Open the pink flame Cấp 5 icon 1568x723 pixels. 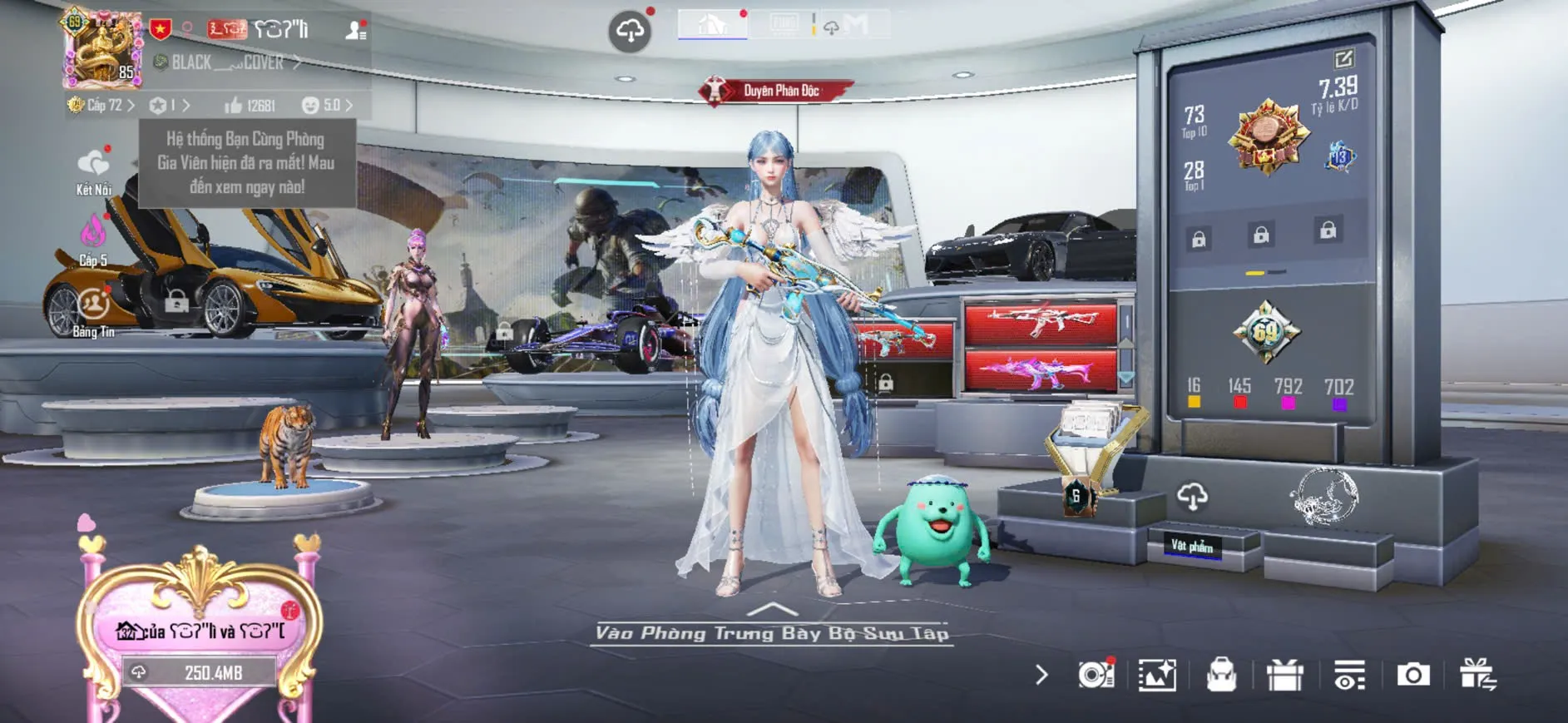pos(93,239)
